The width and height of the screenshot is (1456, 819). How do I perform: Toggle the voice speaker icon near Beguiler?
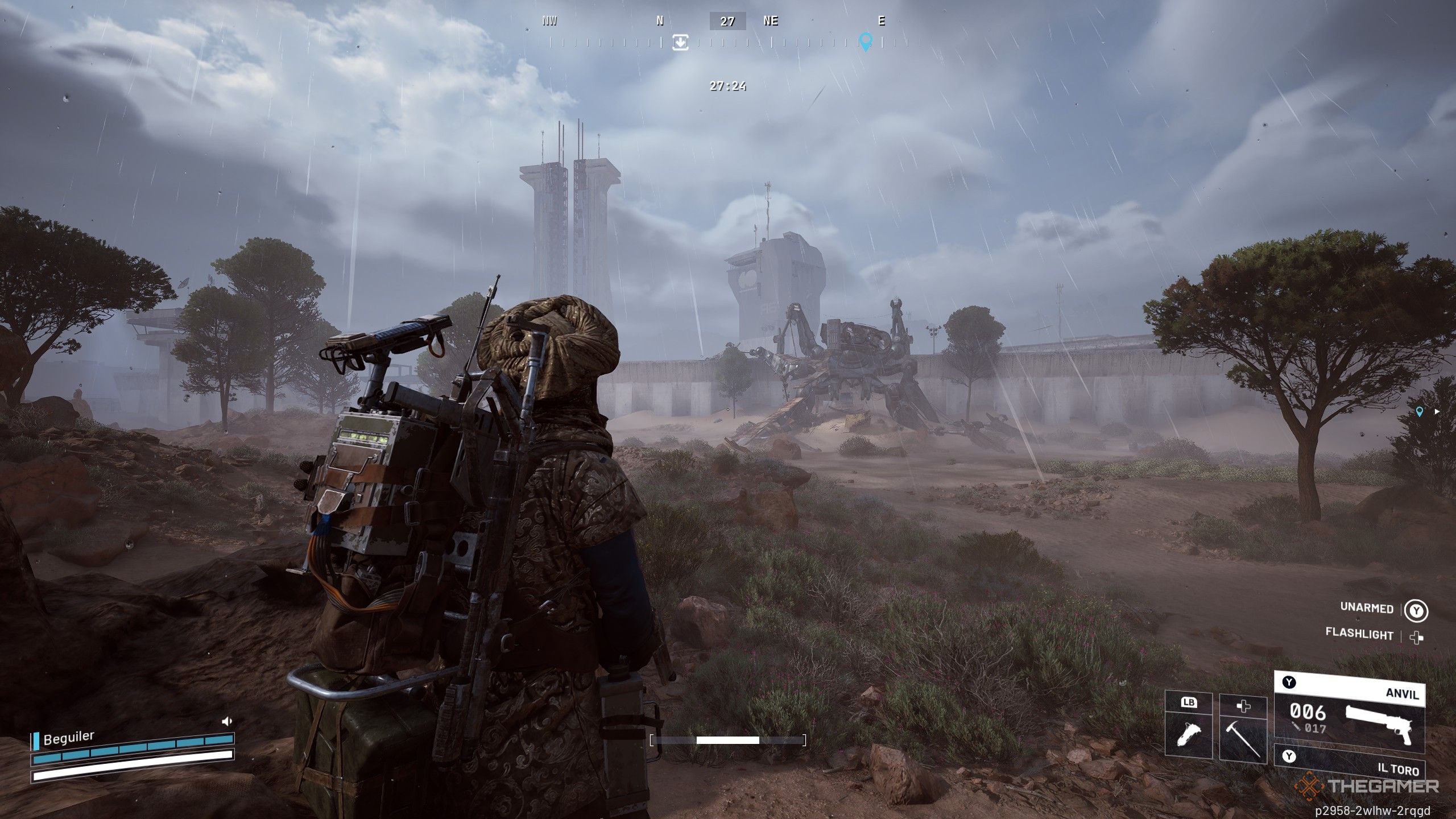point(227,722)
